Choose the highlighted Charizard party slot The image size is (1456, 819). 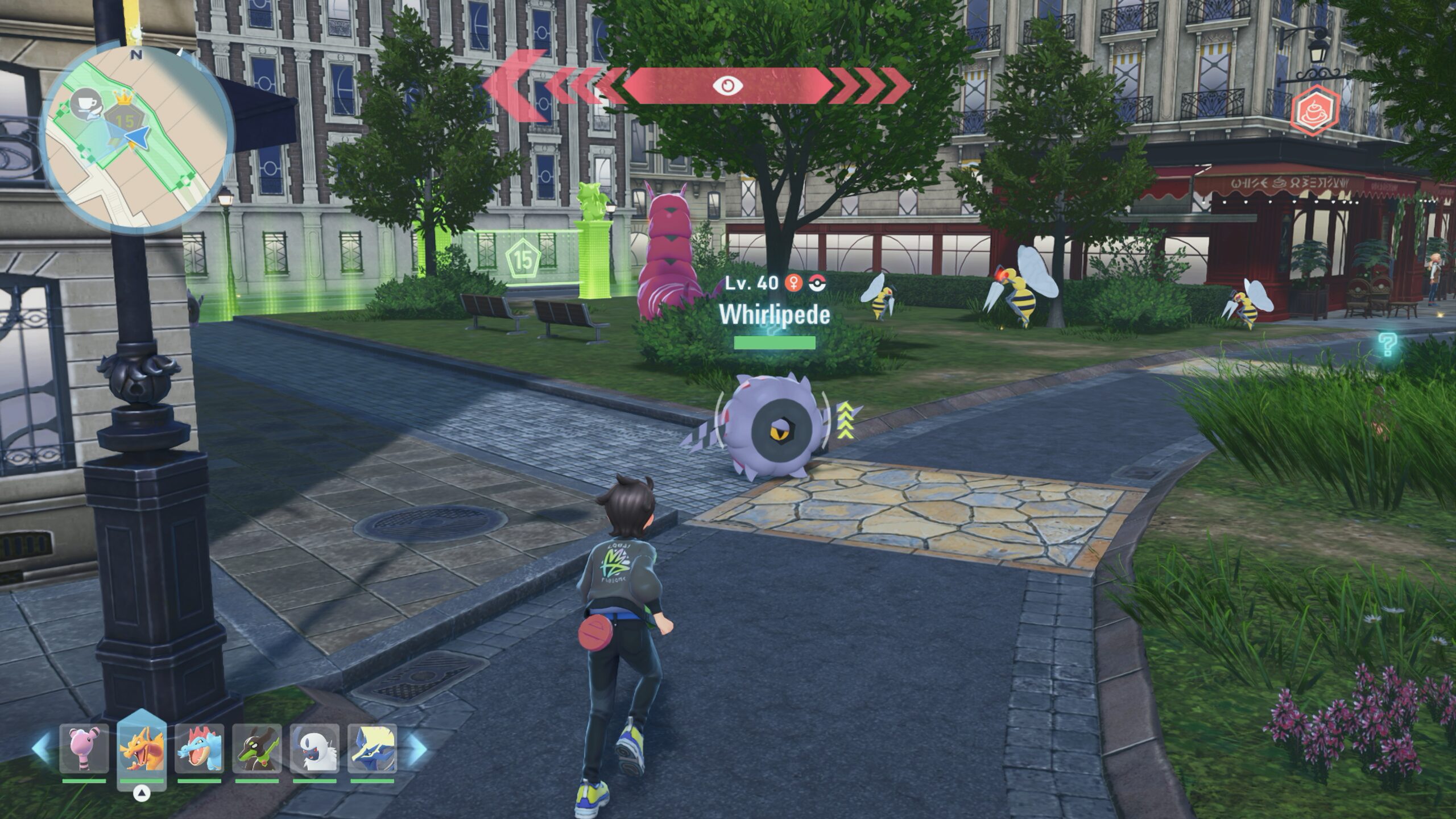(x=142, y=748)
